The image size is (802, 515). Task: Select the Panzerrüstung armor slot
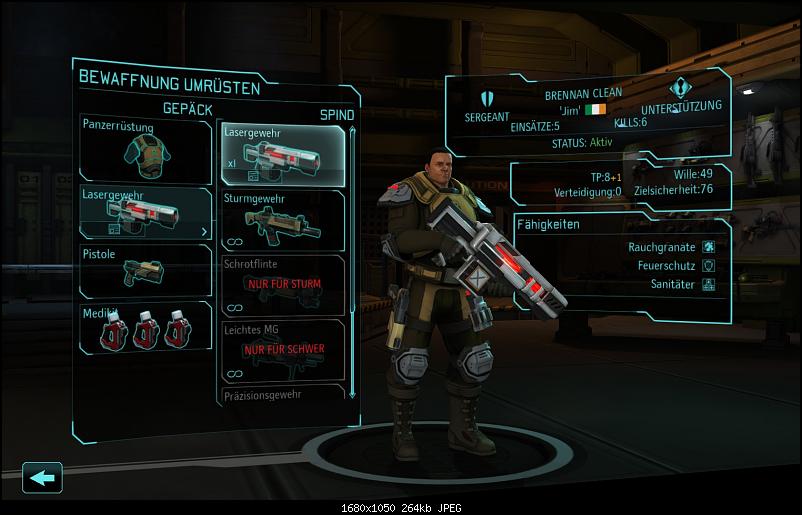[x=145, y=147]
